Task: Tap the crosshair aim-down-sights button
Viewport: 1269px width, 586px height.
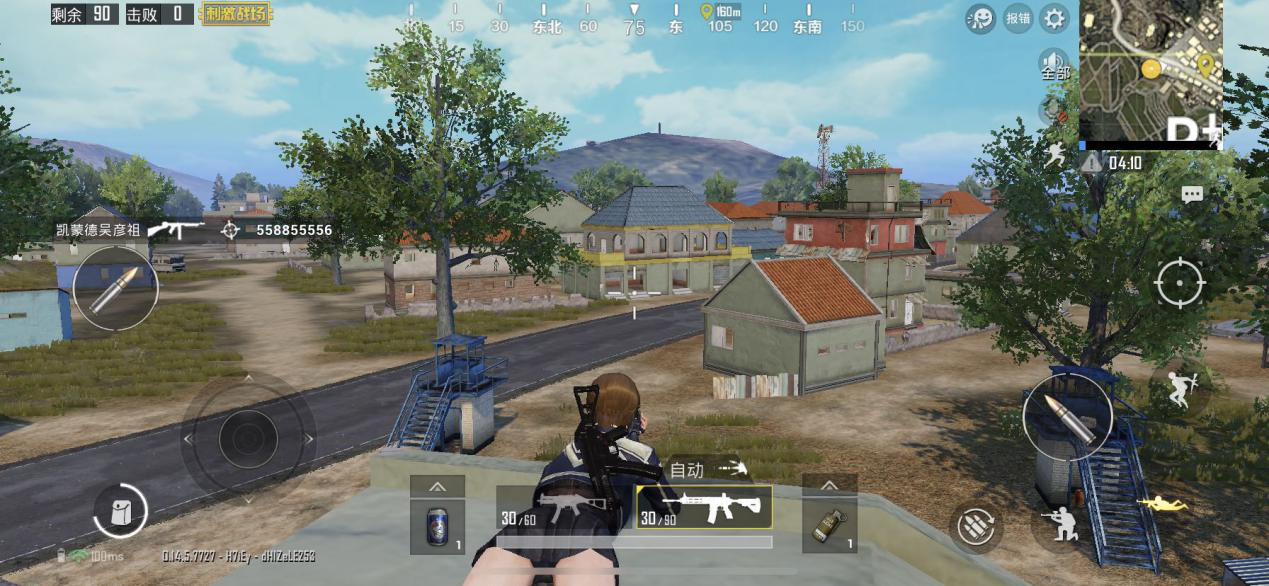Action: [x=1180, y=282]
